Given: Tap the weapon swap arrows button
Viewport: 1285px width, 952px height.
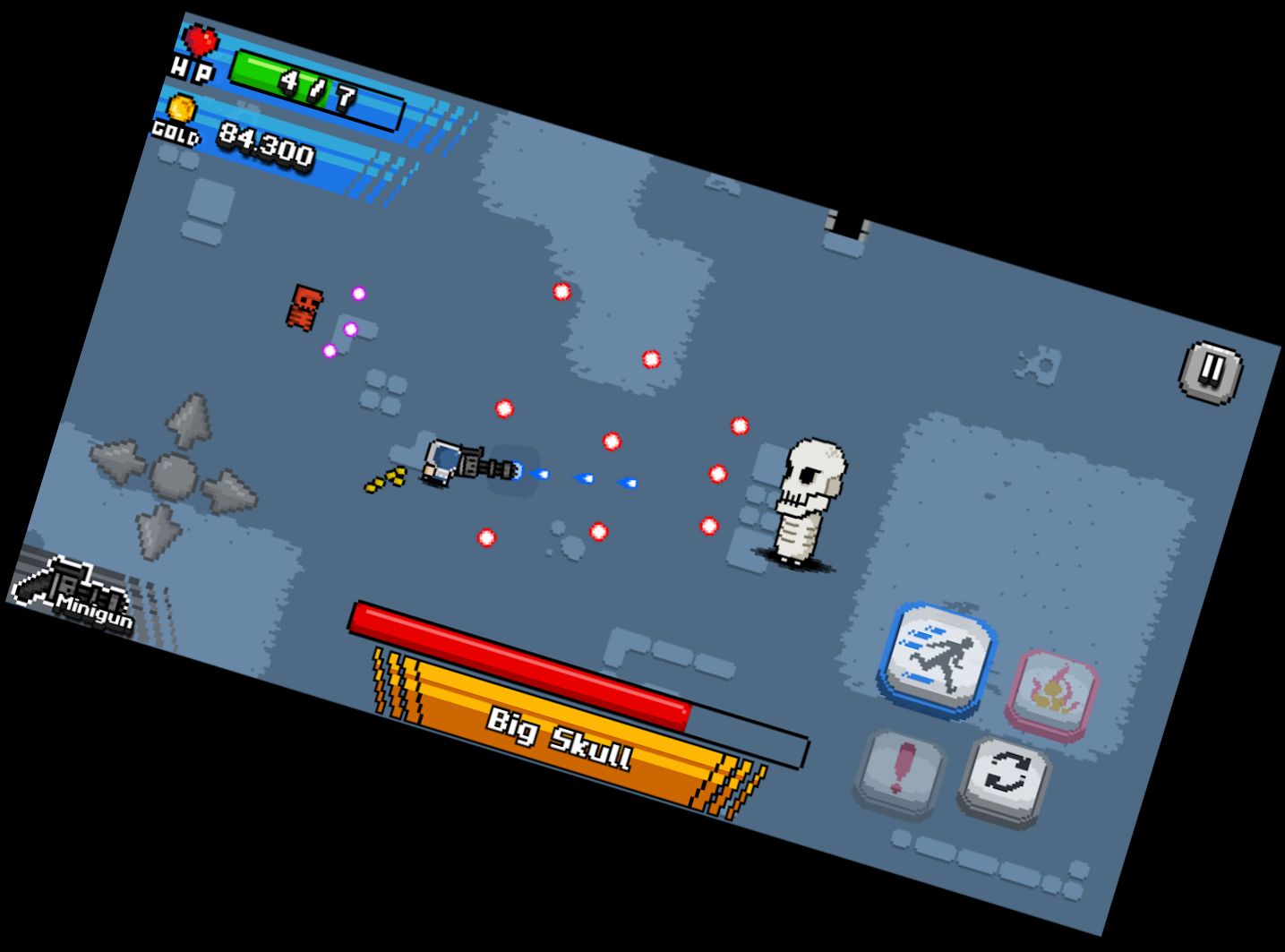Looking at the screenshot, I should (x=1005, y=772).
